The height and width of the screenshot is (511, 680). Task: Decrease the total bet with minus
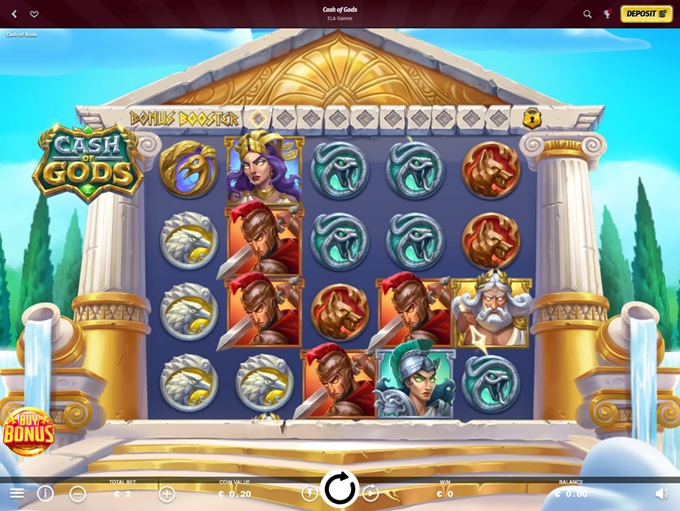coord(78,493)
